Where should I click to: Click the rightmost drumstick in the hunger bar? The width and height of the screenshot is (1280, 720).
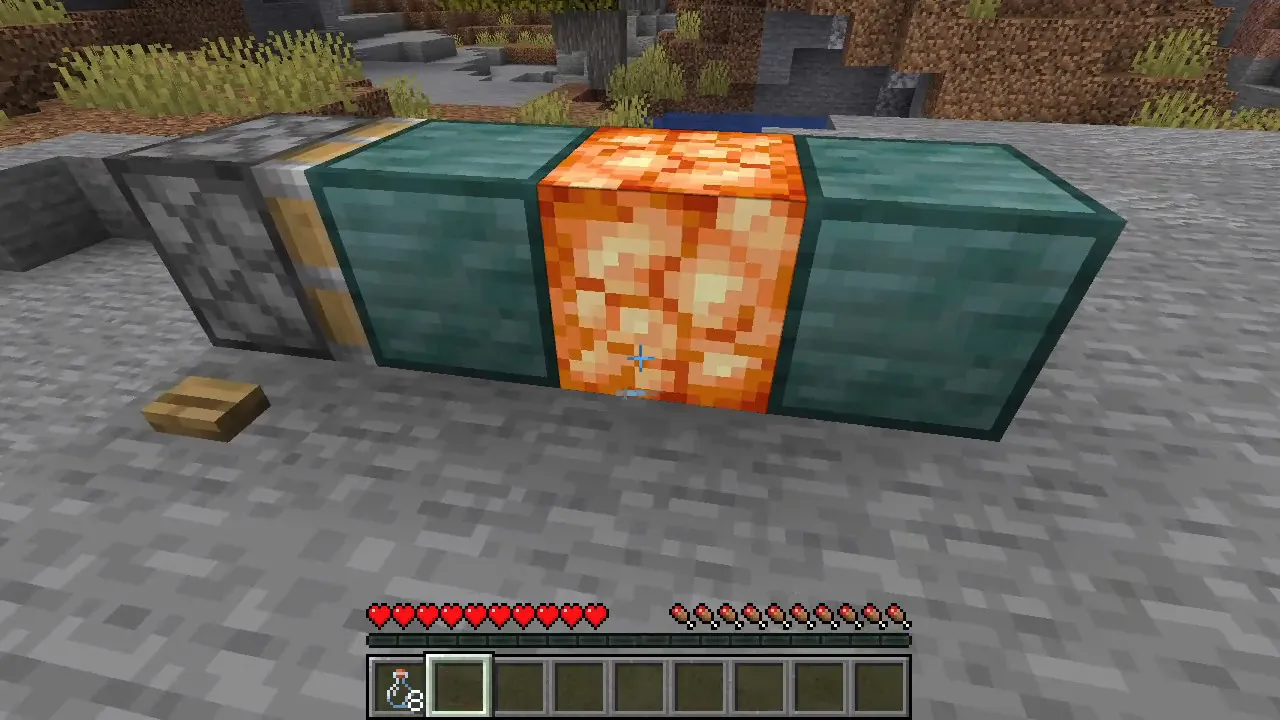[898, 616]
